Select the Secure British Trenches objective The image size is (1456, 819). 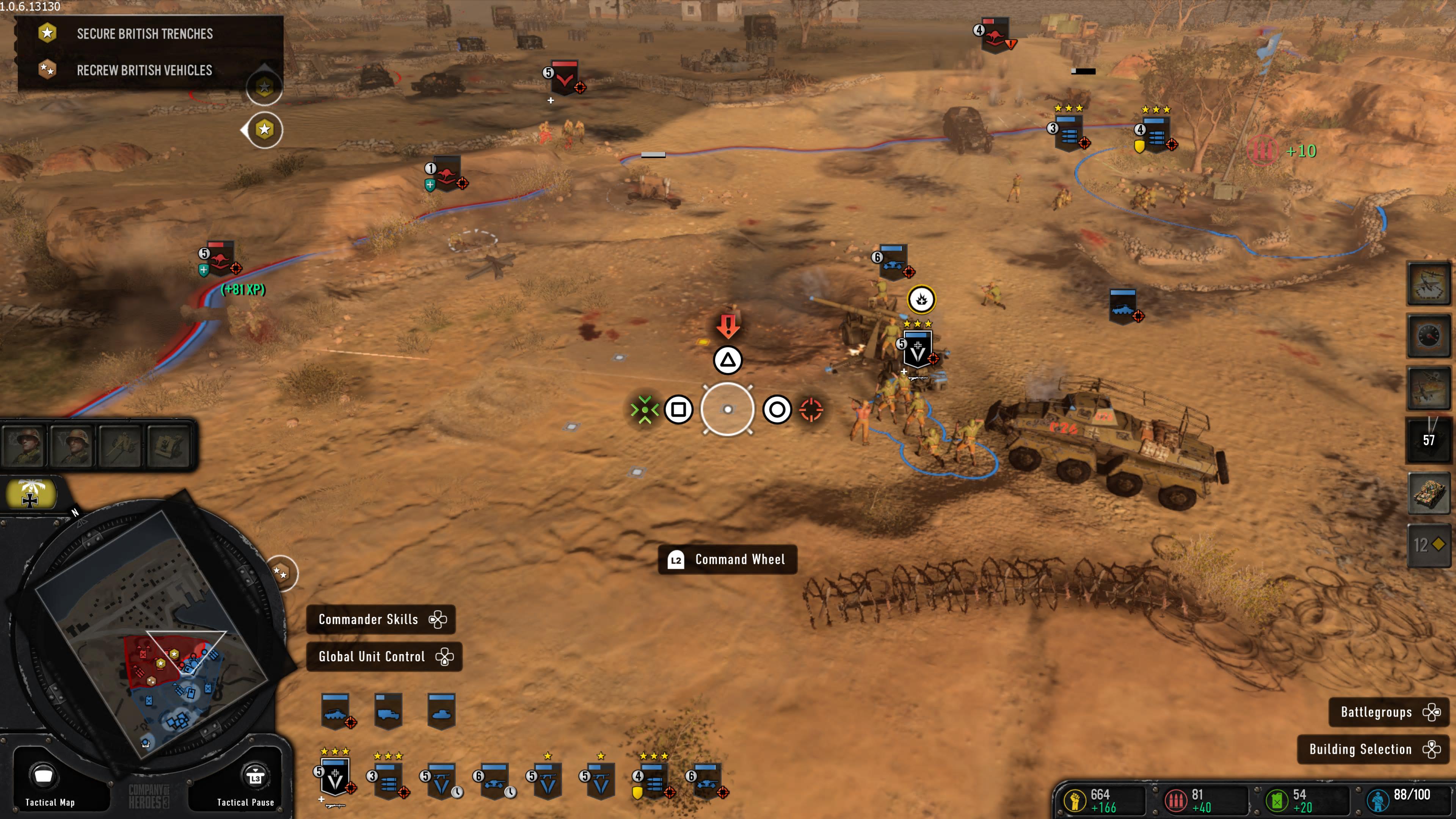145,34
